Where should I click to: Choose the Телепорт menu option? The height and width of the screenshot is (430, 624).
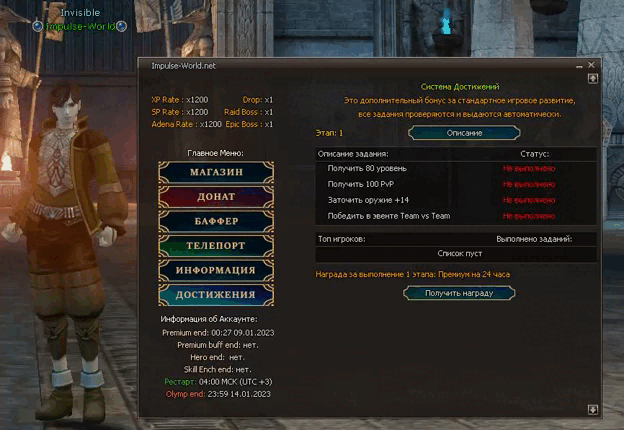[216, 245]
